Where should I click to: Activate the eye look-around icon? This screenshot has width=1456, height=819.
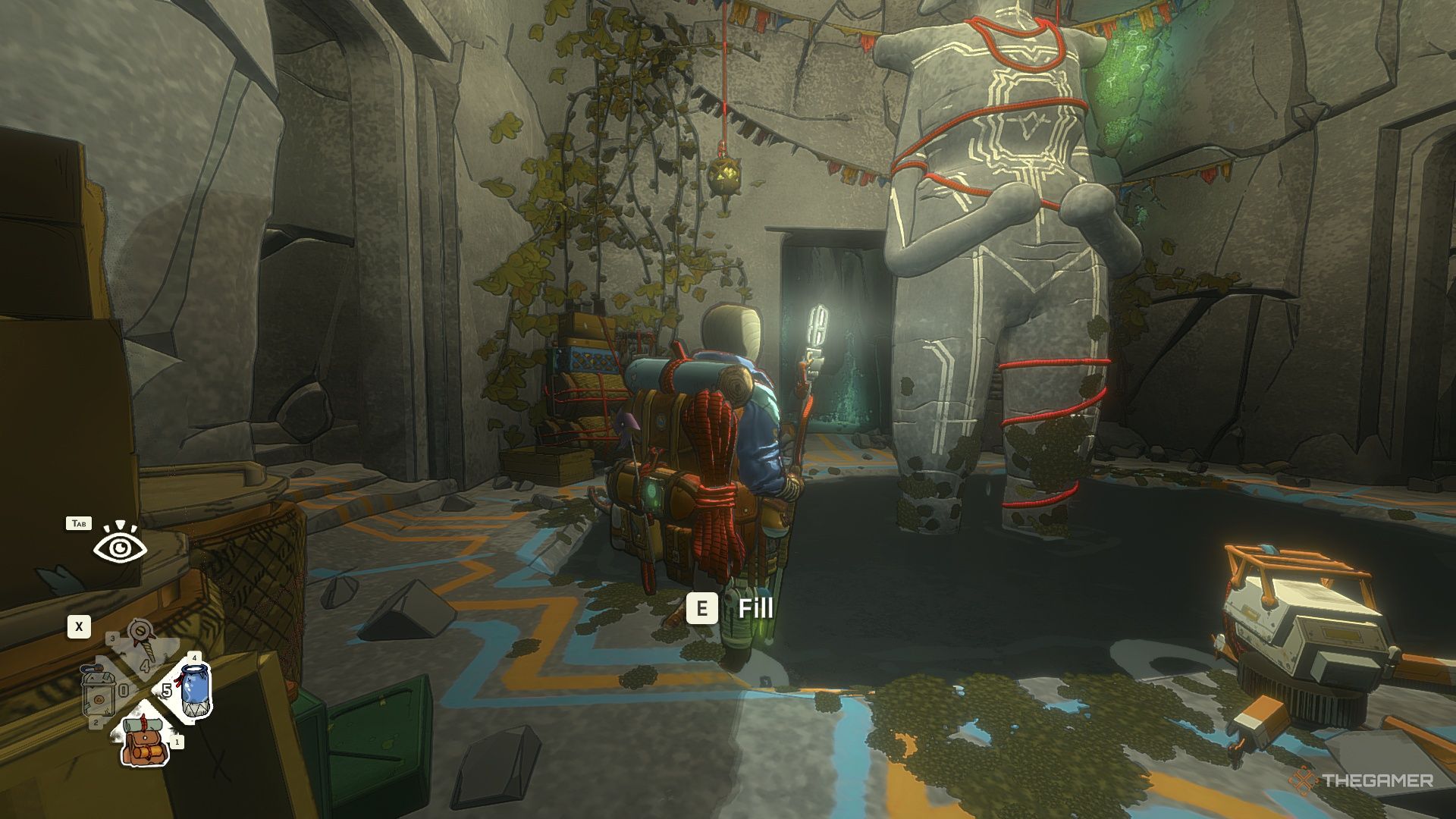pyautogui.click(x=120, y=546)
